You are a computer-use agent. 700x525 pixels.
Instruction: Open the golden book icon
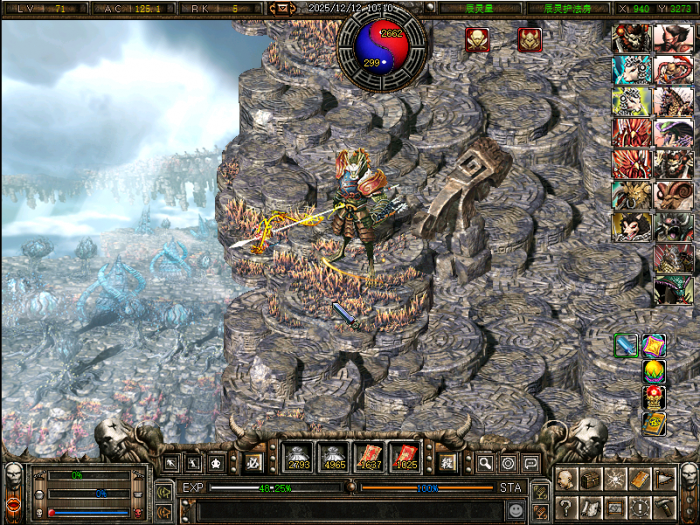(x=654, y=423)
